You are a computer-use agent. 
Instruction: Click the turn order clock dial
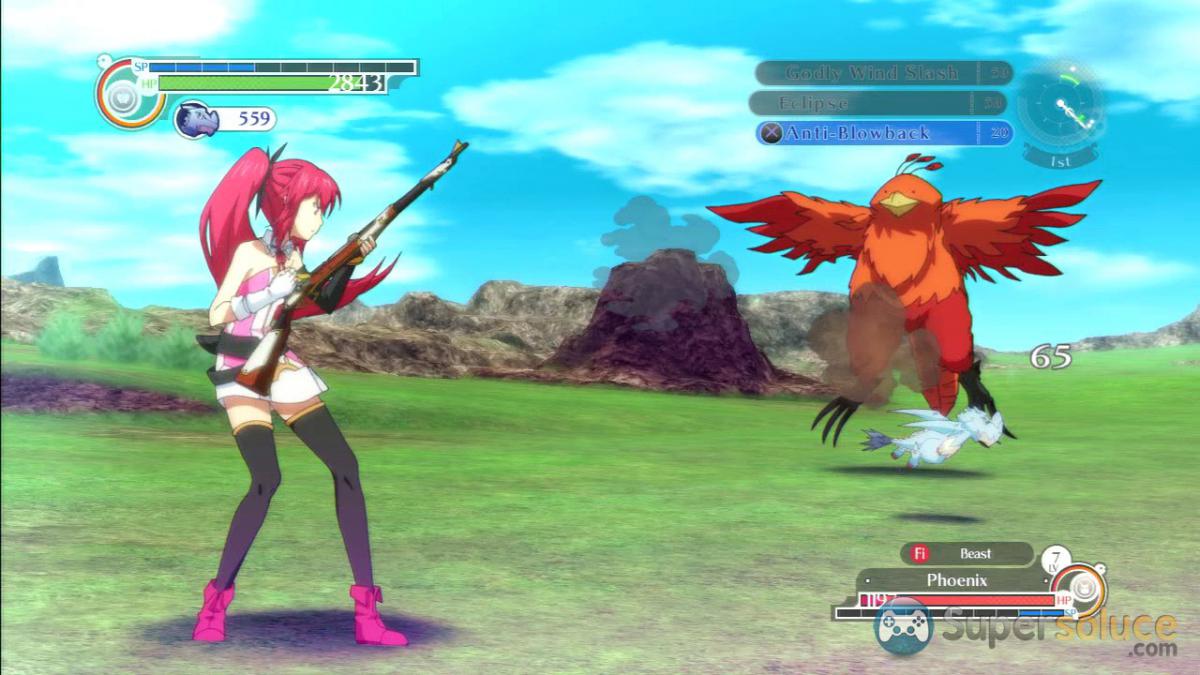point(1061,107)
